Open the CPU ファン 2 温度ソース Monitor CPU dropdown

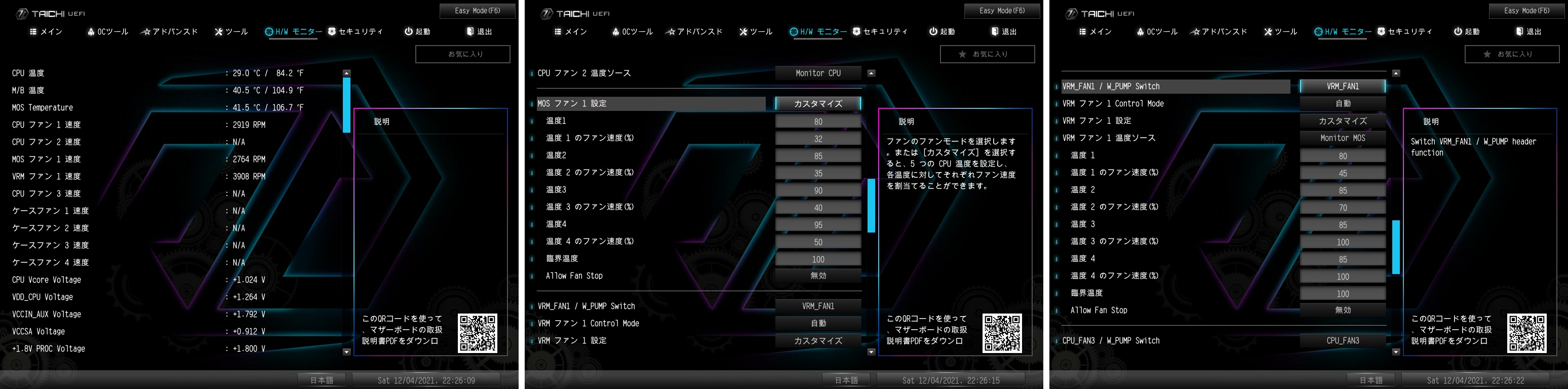tap(817, 73)
